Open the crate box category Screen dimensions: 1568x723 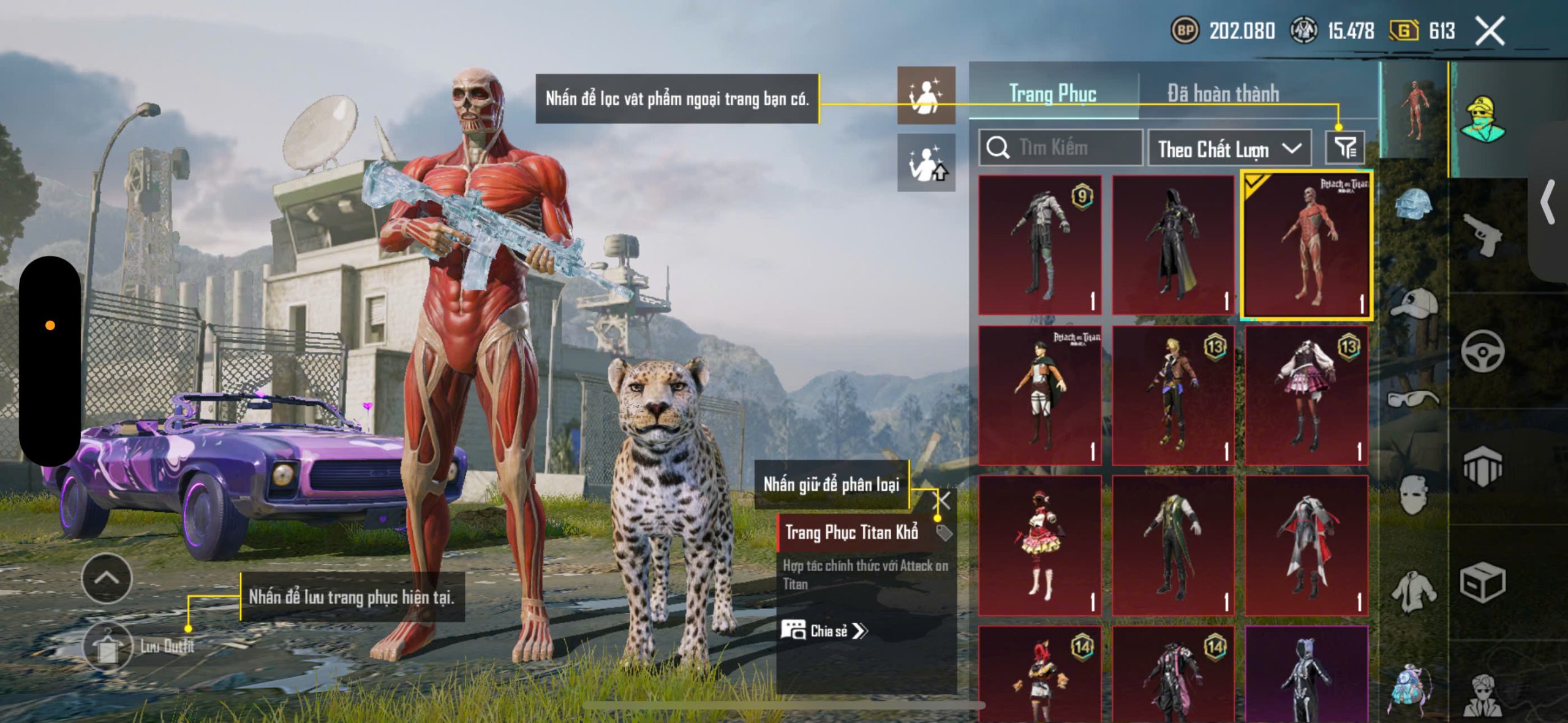pyautogui.click(x=1482, y=582)
